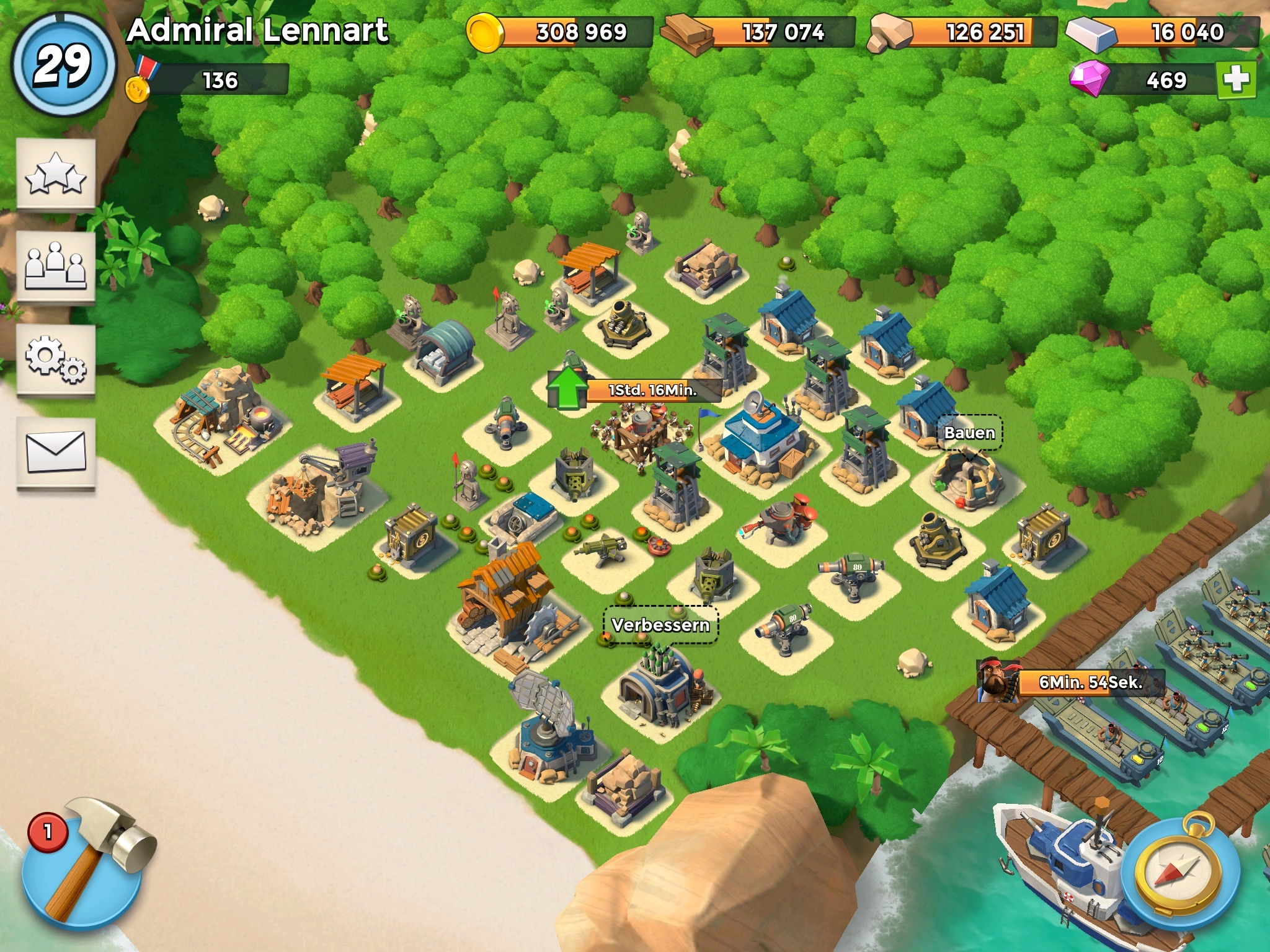Tap the Bauen build label

969,433
